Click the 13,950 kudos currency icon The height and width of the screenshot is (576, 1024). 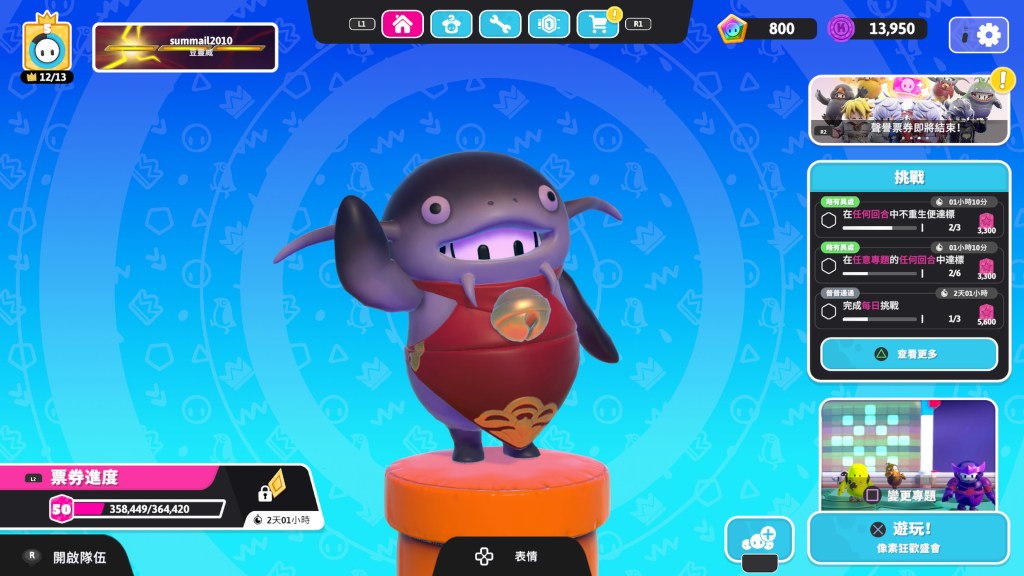[842, 28]
